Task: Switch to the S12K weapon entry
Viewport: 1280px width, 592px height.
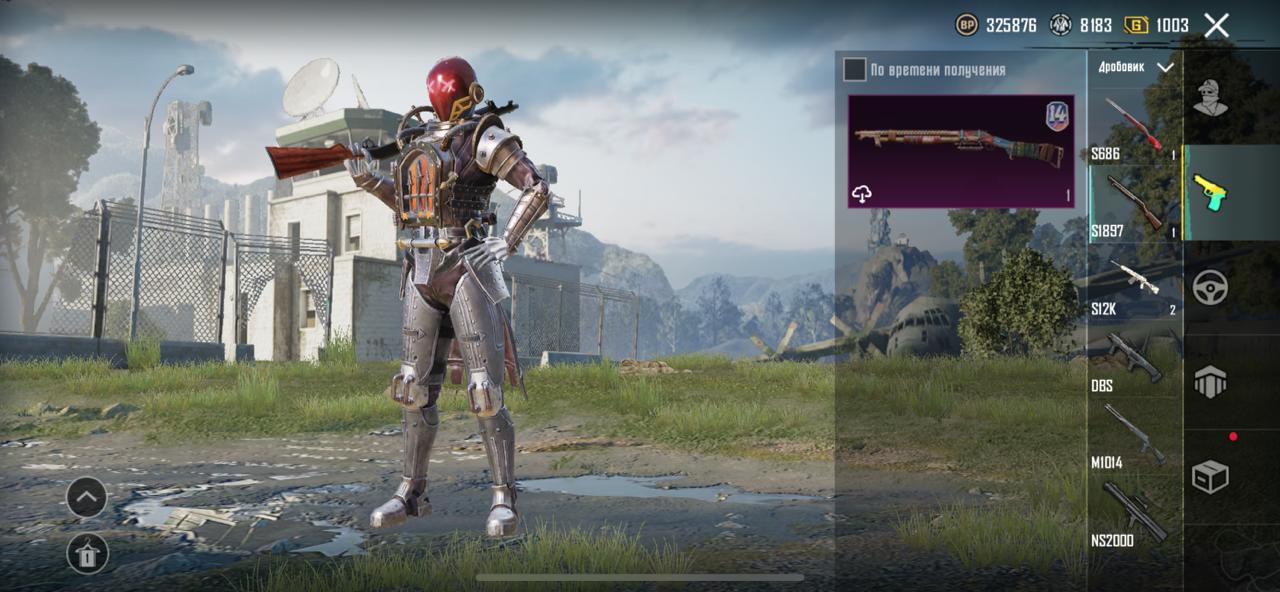Action: tap(1134, 285)
